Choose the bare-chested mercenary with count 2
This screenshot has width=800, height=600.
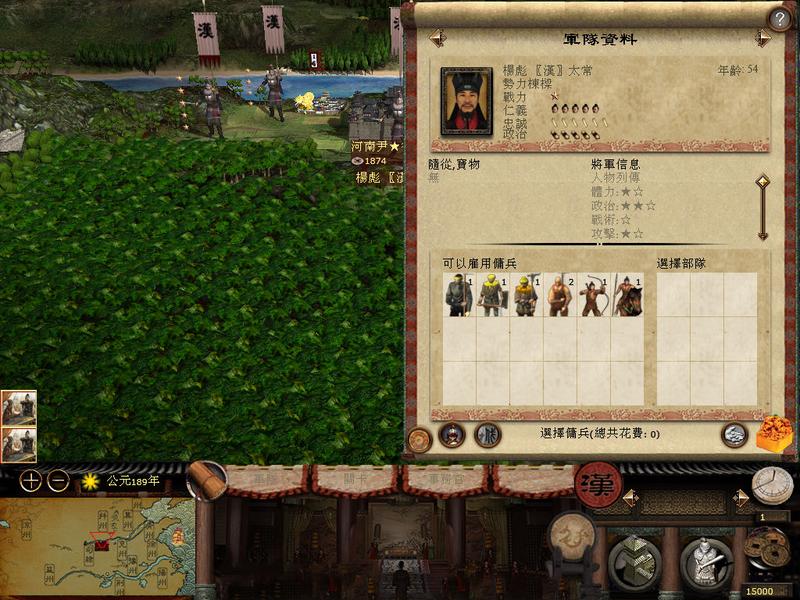pos(560,295)
